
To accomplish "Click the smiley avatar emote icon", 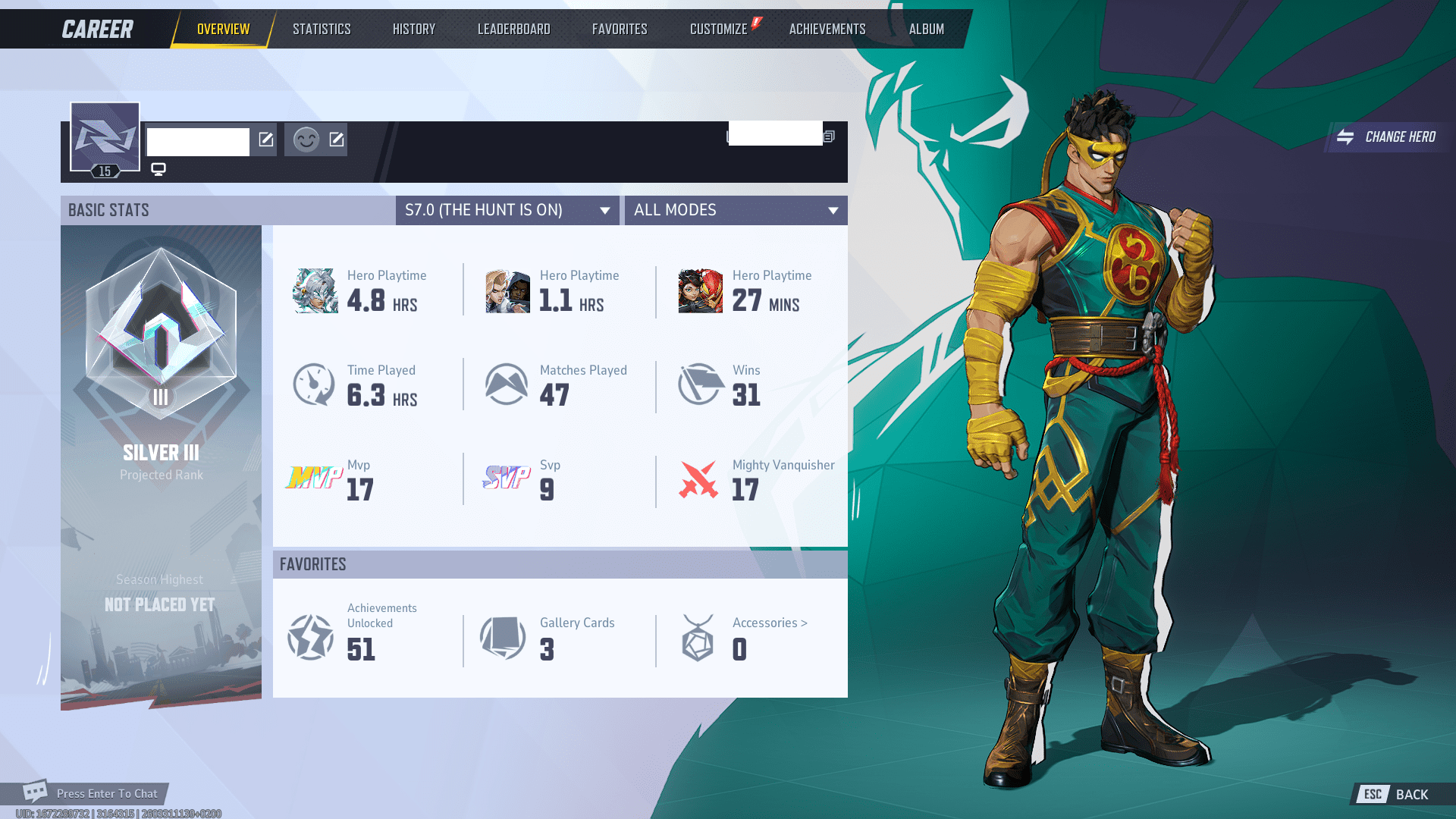I will (305, 140).
